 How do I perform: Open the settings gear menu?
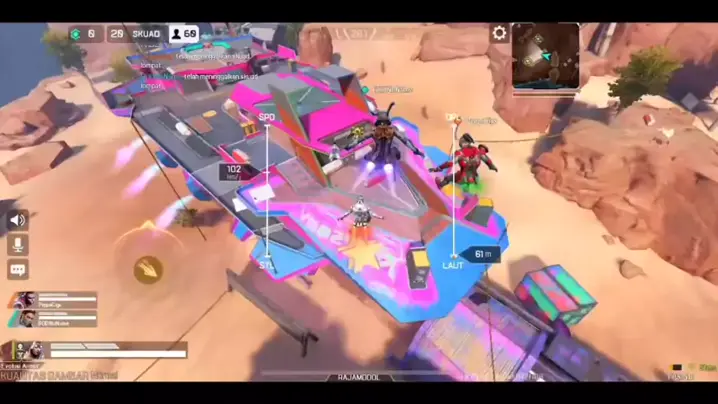click(499, 34)
